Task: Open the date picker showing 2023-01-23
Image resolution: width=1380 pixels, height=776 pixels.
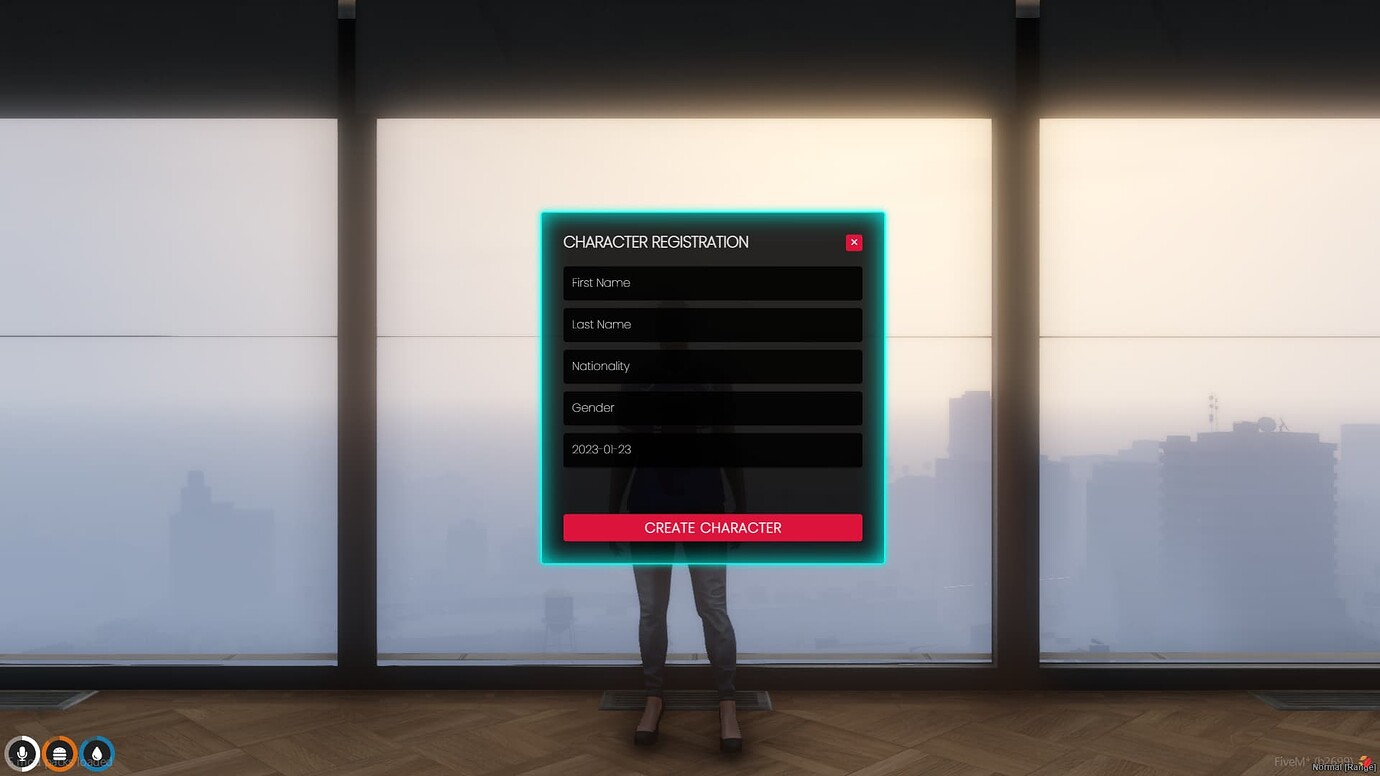Action: [x=712, y=450]
